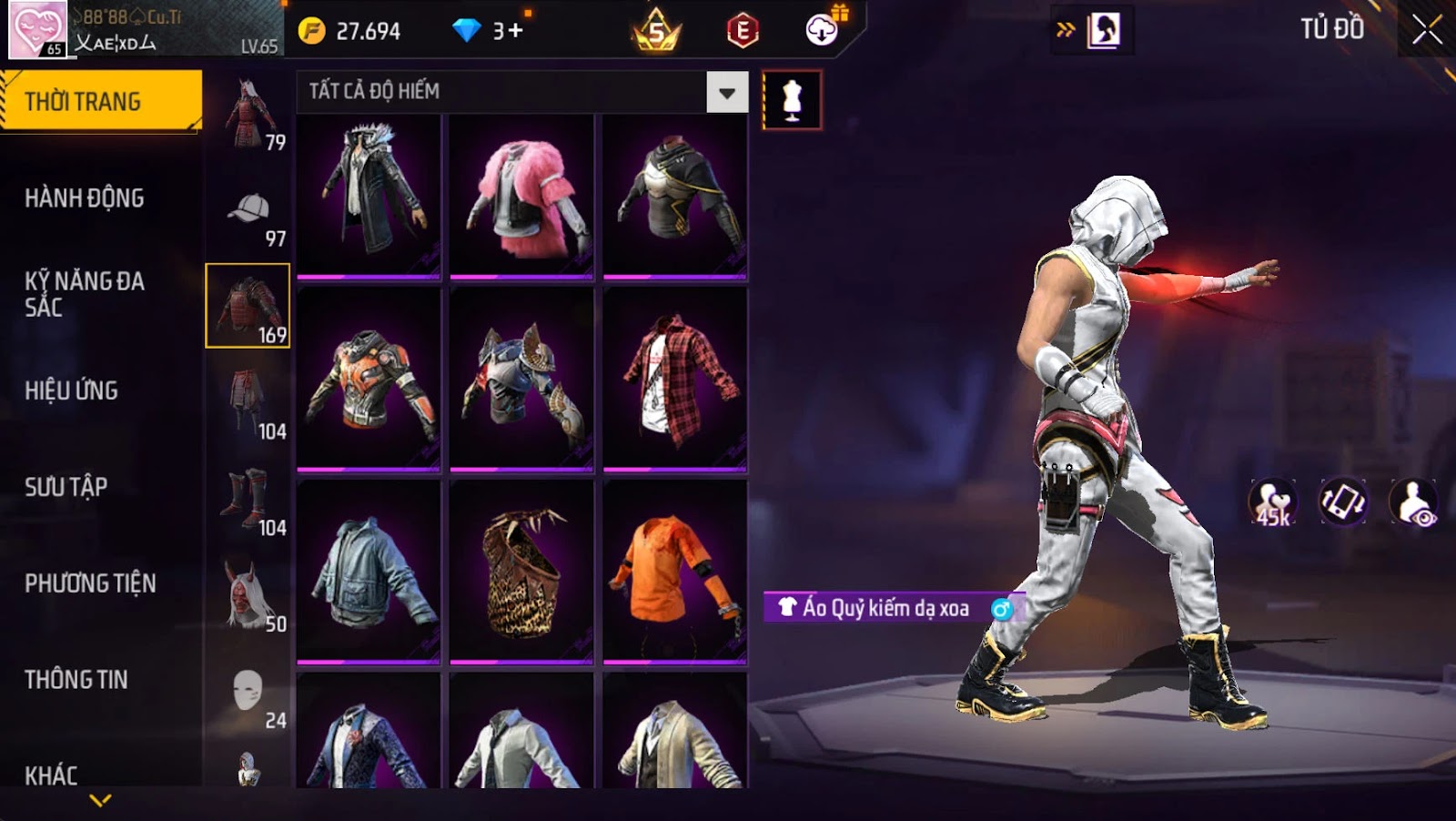Close the wardrobe with the X button

1426,31
